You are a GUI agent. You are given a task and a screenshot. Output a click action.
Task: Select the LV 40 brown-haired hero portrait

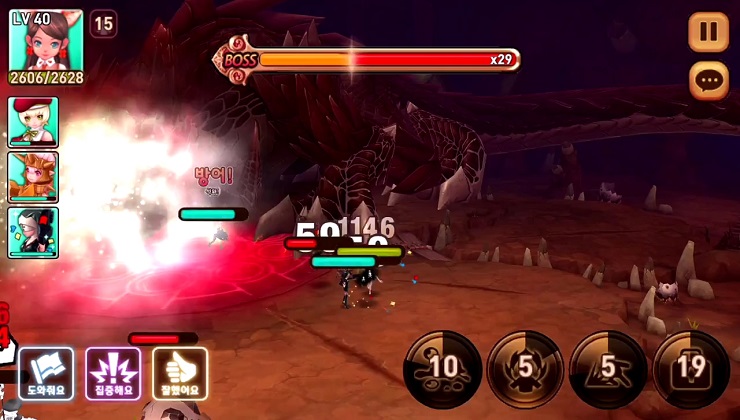[x=46, y=44]
